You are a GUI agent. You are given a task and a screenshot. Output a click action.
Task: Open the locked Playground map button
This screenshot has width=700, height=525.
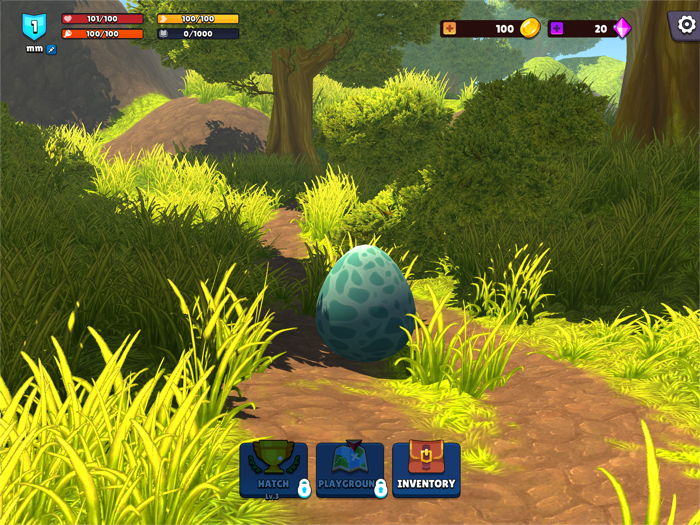click(x=349, y=469)
